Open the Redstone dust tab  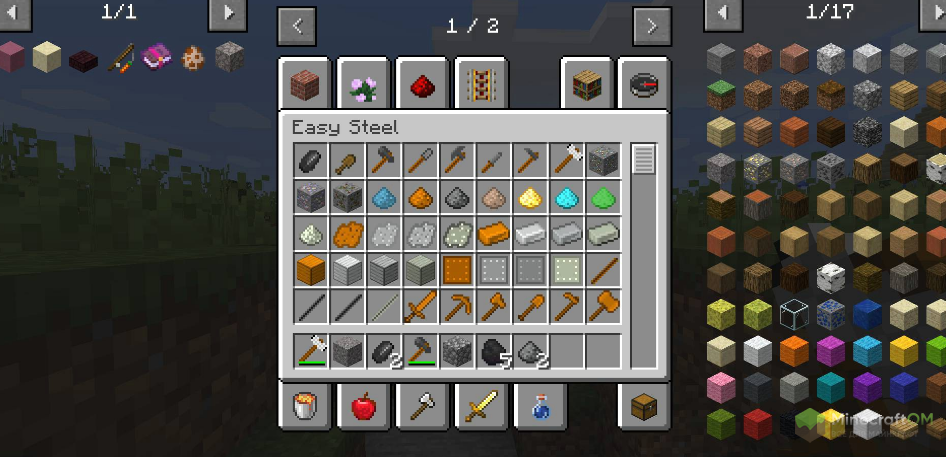[421, 85]
